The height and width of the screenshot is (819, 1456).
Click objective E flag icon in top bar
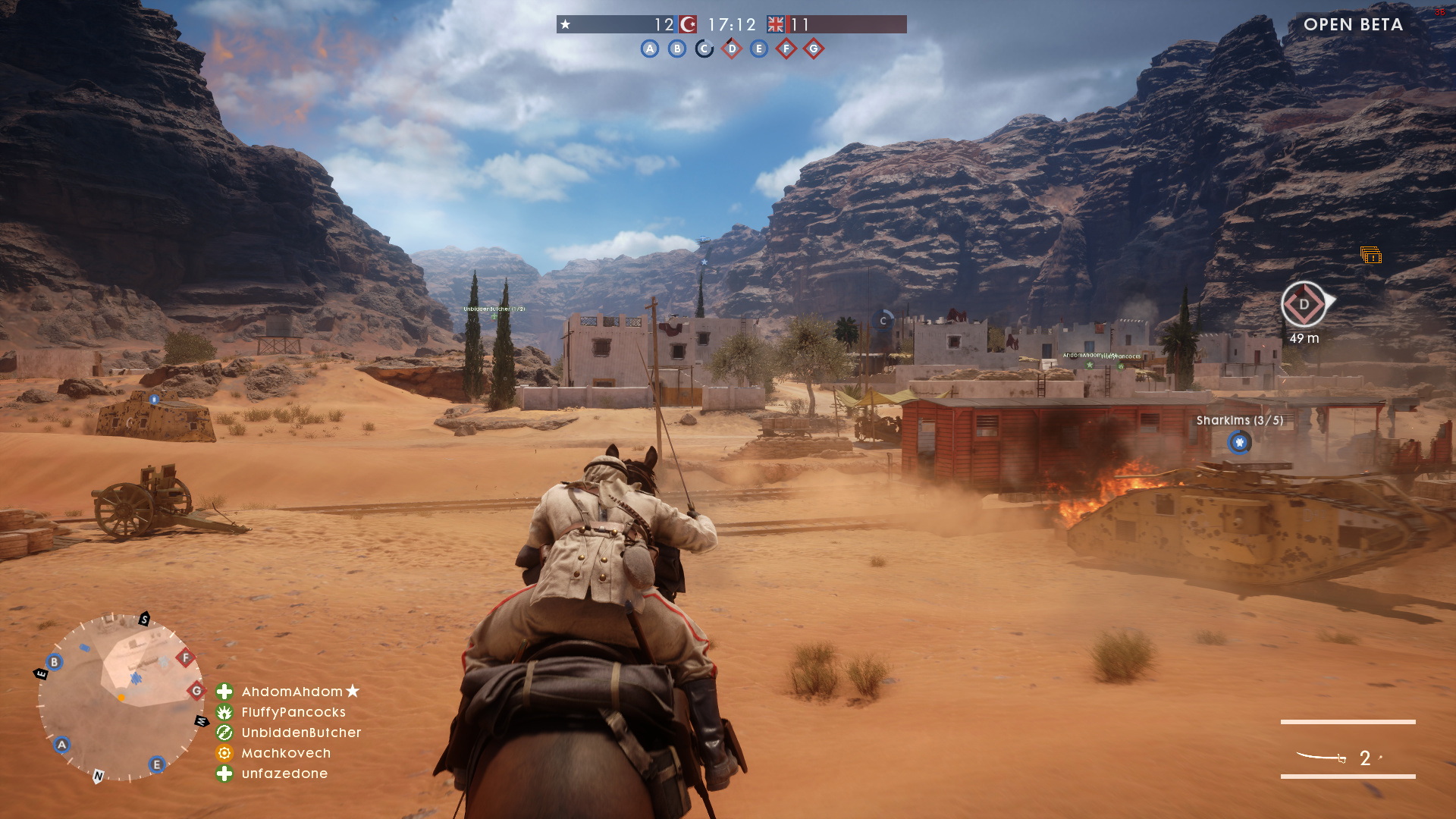(759, 49)
